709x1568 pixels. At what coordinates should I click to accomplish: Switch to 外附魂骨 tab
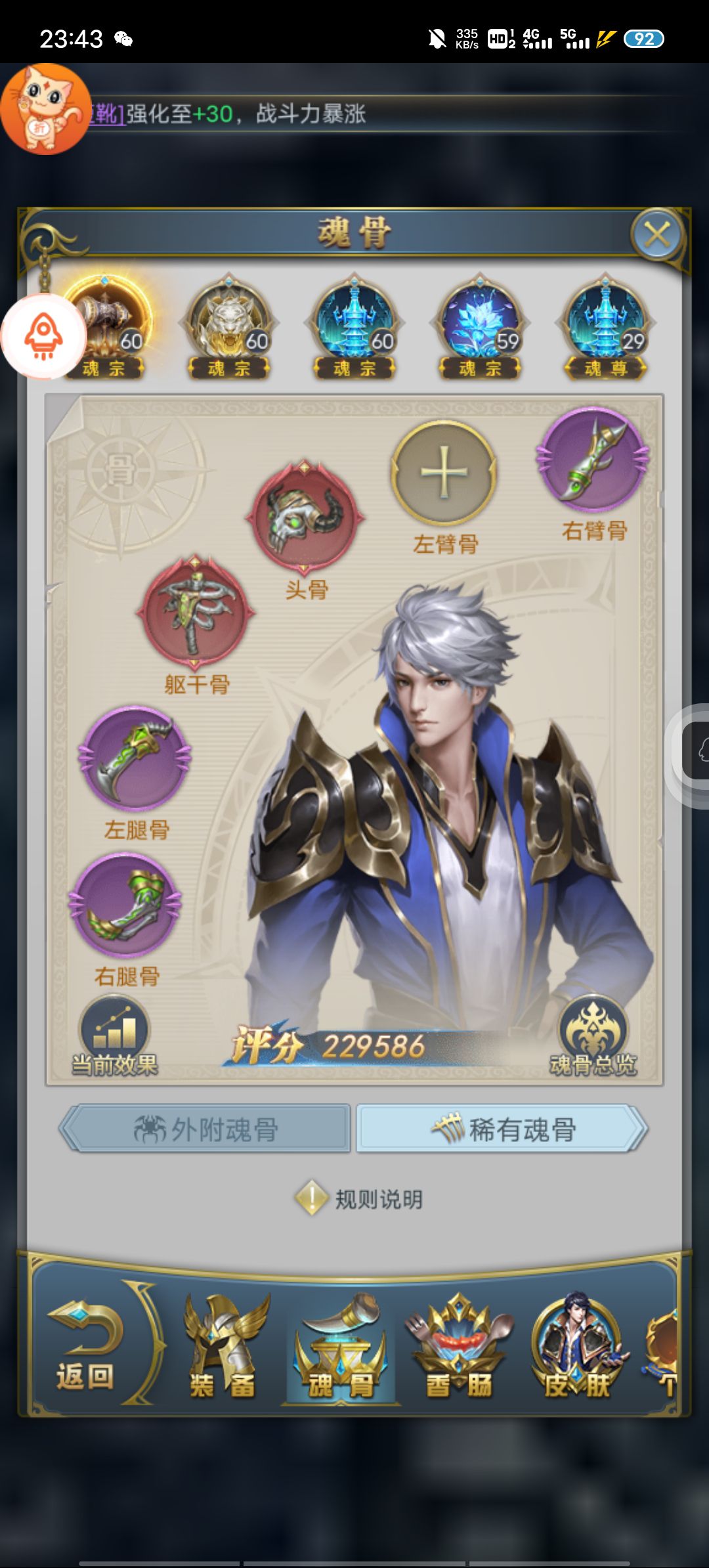205,1129
